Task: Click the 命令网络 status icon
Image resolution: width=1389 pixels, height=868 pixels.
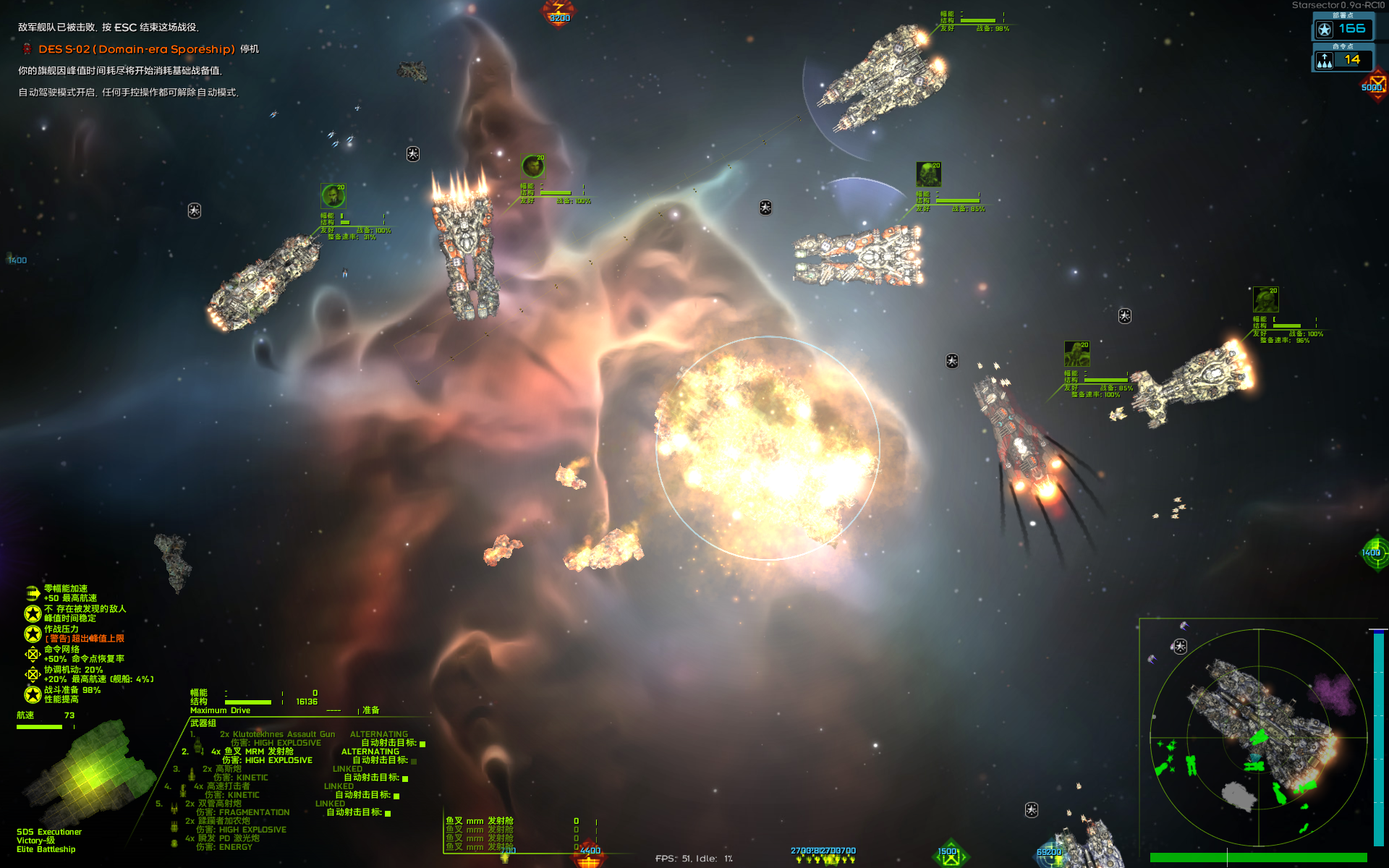Action: 33,654
